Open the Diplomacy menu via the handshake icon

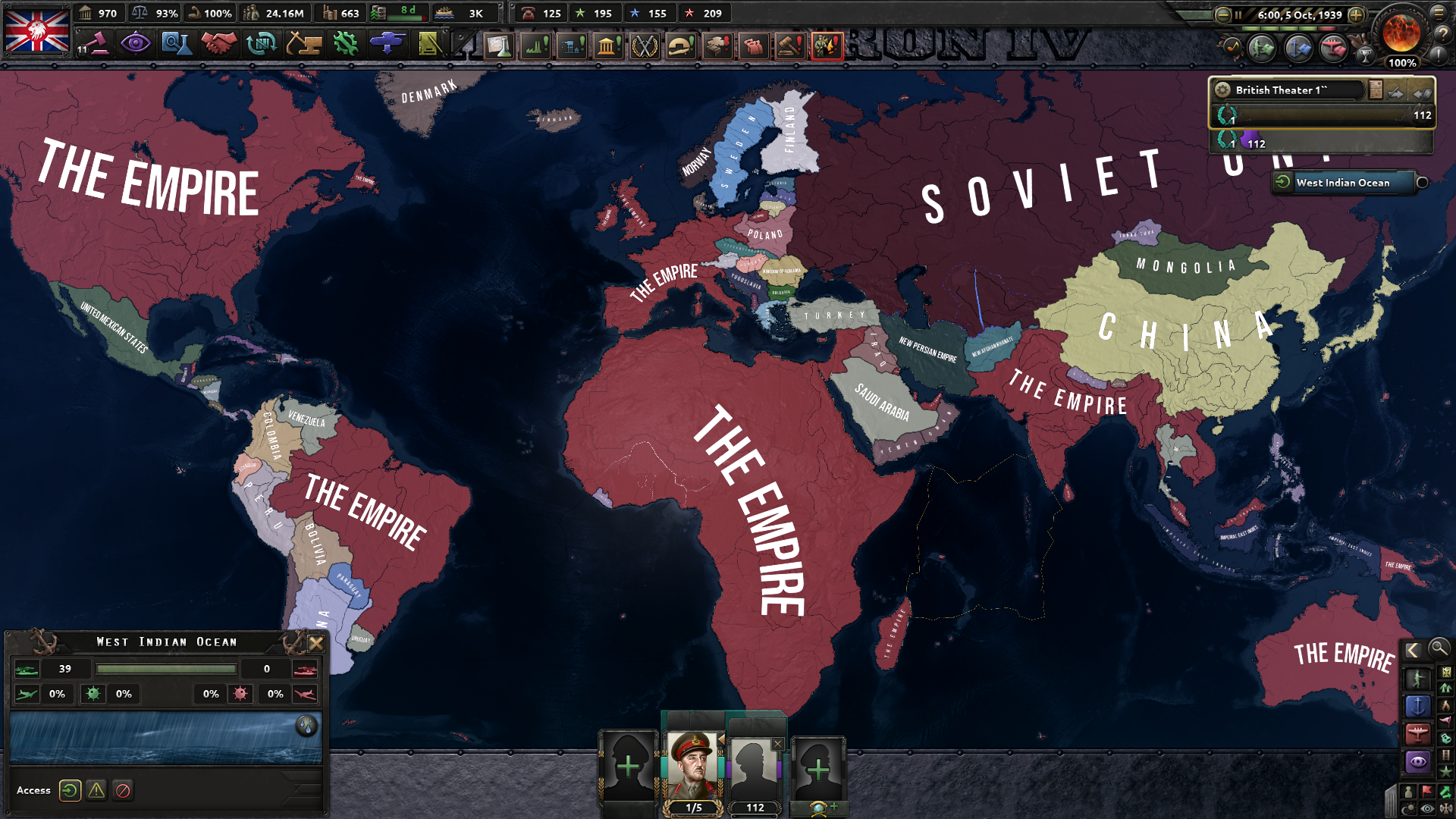pyautogui.click(x=218, y=43)
